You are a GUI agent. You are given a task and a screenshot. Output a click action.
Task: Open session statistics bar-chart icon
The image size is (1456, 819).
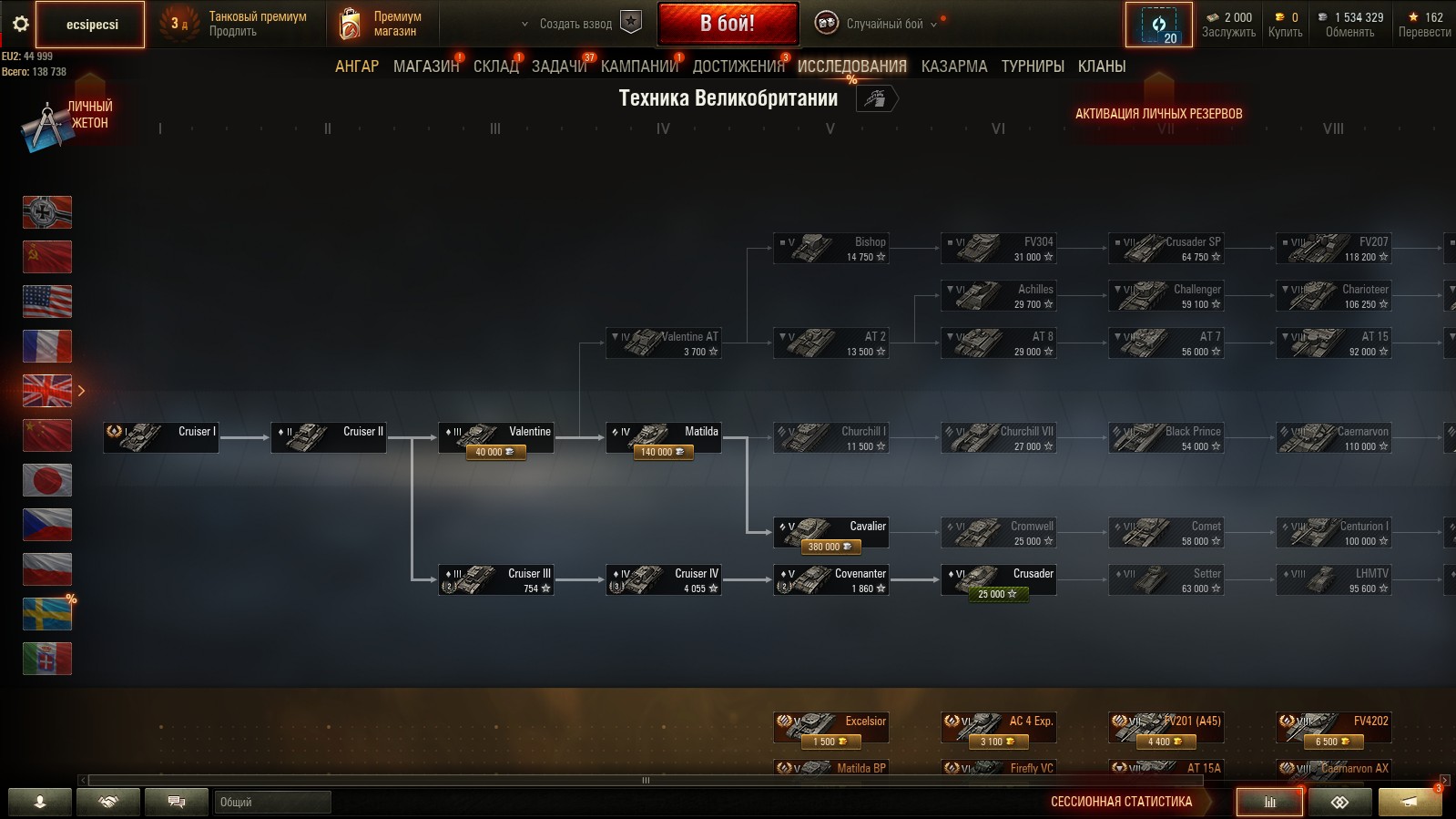[x=1269, y=803]
